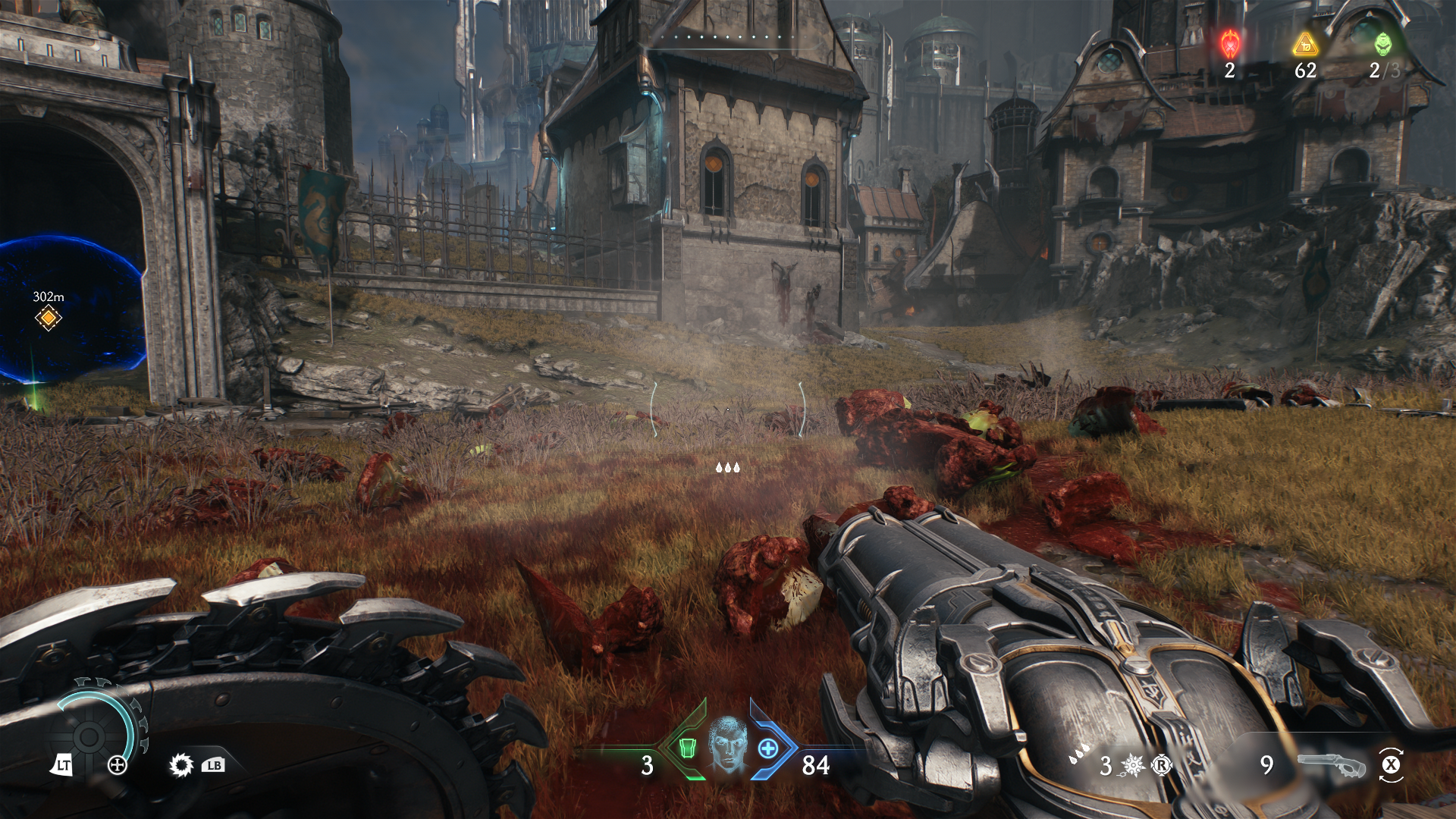Viewport: 1456px width, 819px height.
Task: Click the equipped shotgun weapon icon
Action: pyautogui.click(x=1332, y=765)
